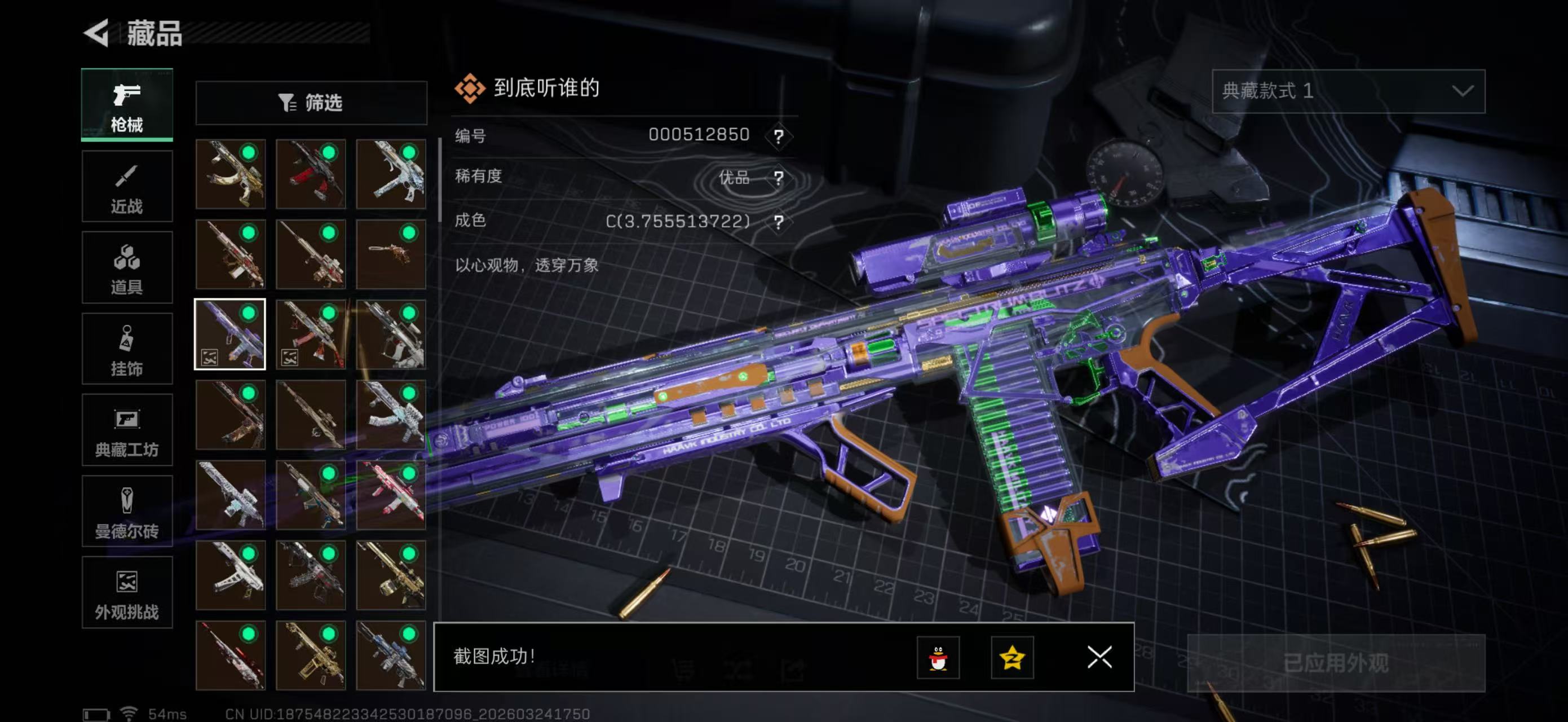
Task: Close the 截图成功 screenshot notification
Action: pyautogui.click(x=1099, y=658)
